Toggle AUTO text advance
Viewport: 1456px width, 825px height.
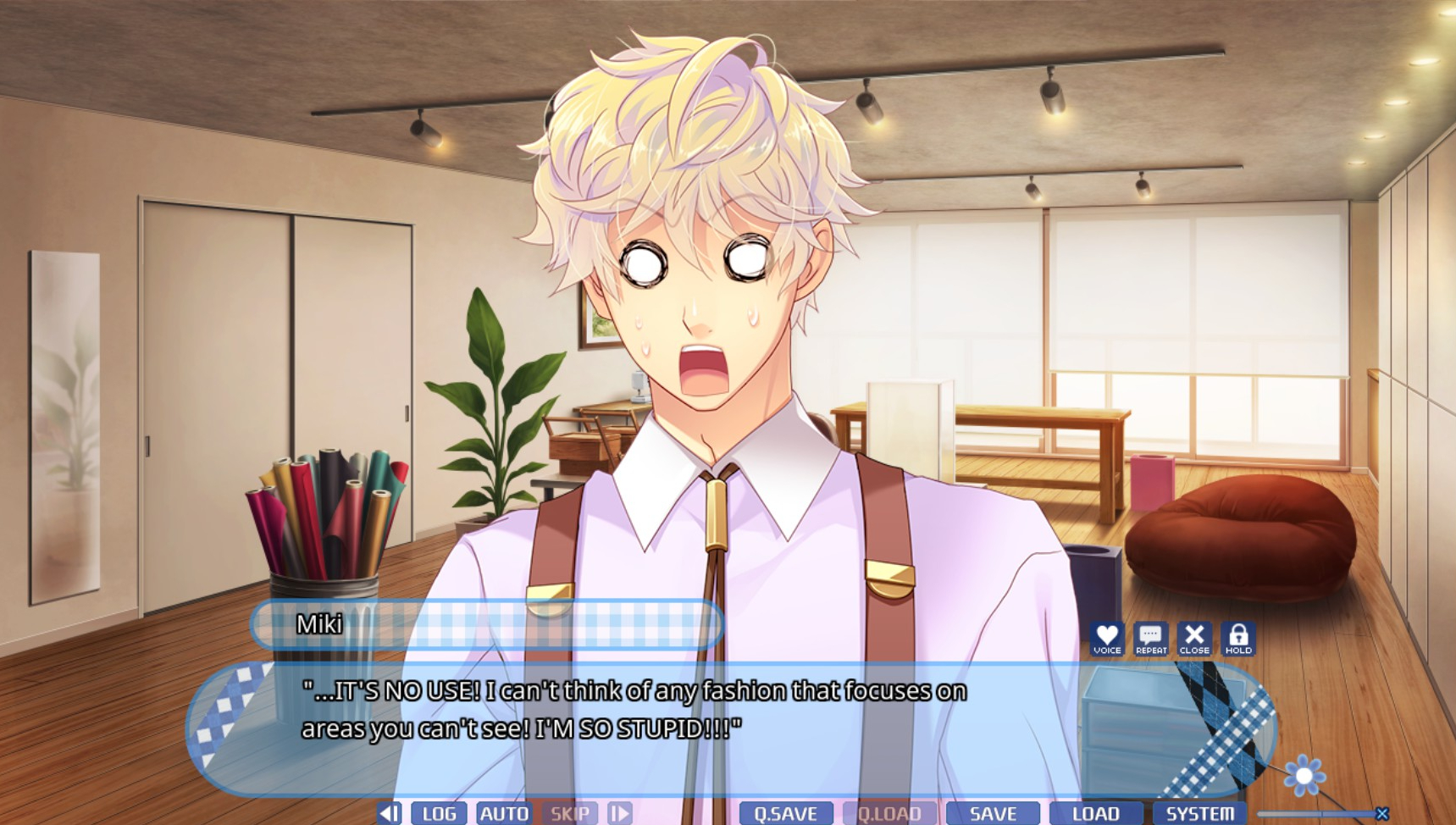(x=504, y=813)
